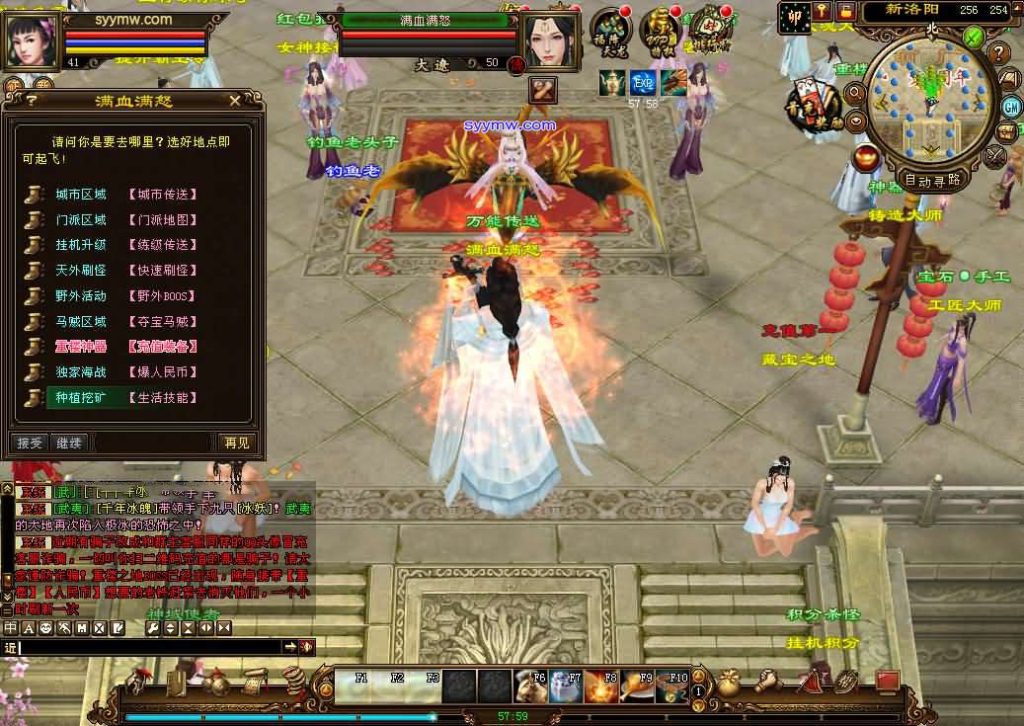This screenshot has height=726, width=1024.
Task: Close the 满血满怒 dialogue window
Action: point(235,100)
